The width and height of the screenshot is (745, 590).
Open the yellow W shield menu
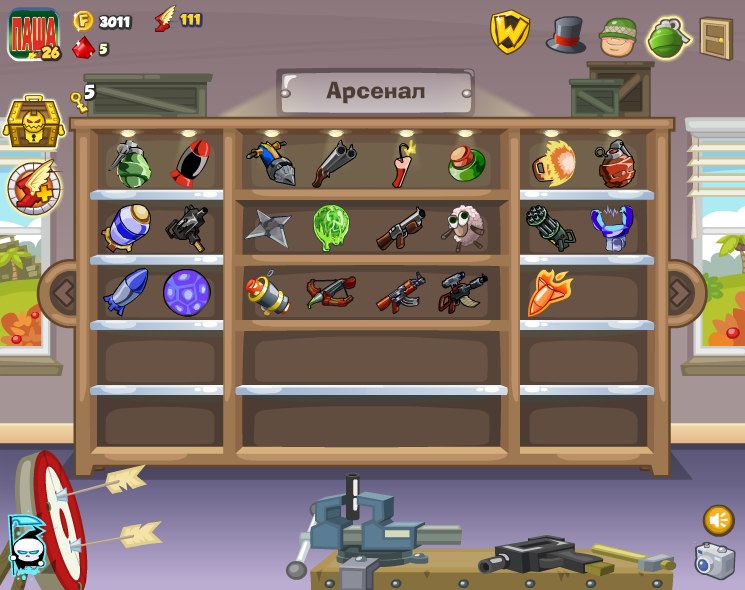tap(509, 32)
